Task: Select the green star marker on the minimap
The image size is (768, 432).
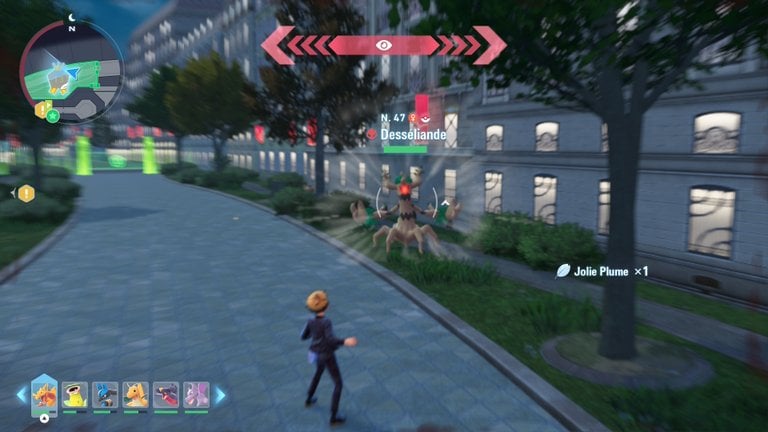Action: tap(53, 116)
